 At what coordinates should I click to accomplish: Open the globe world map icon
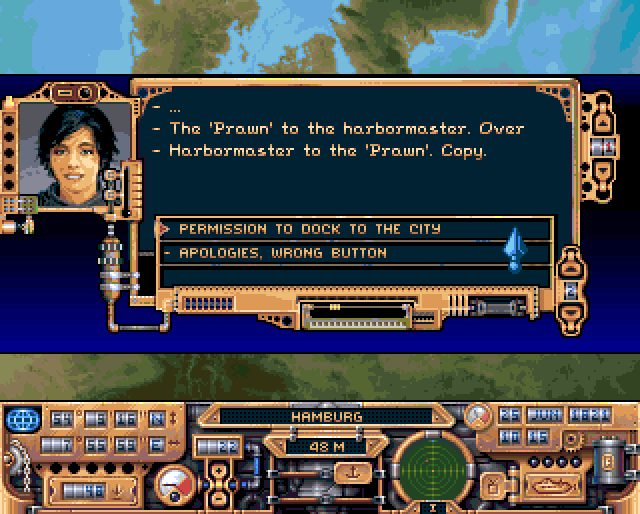pos(22,417)
